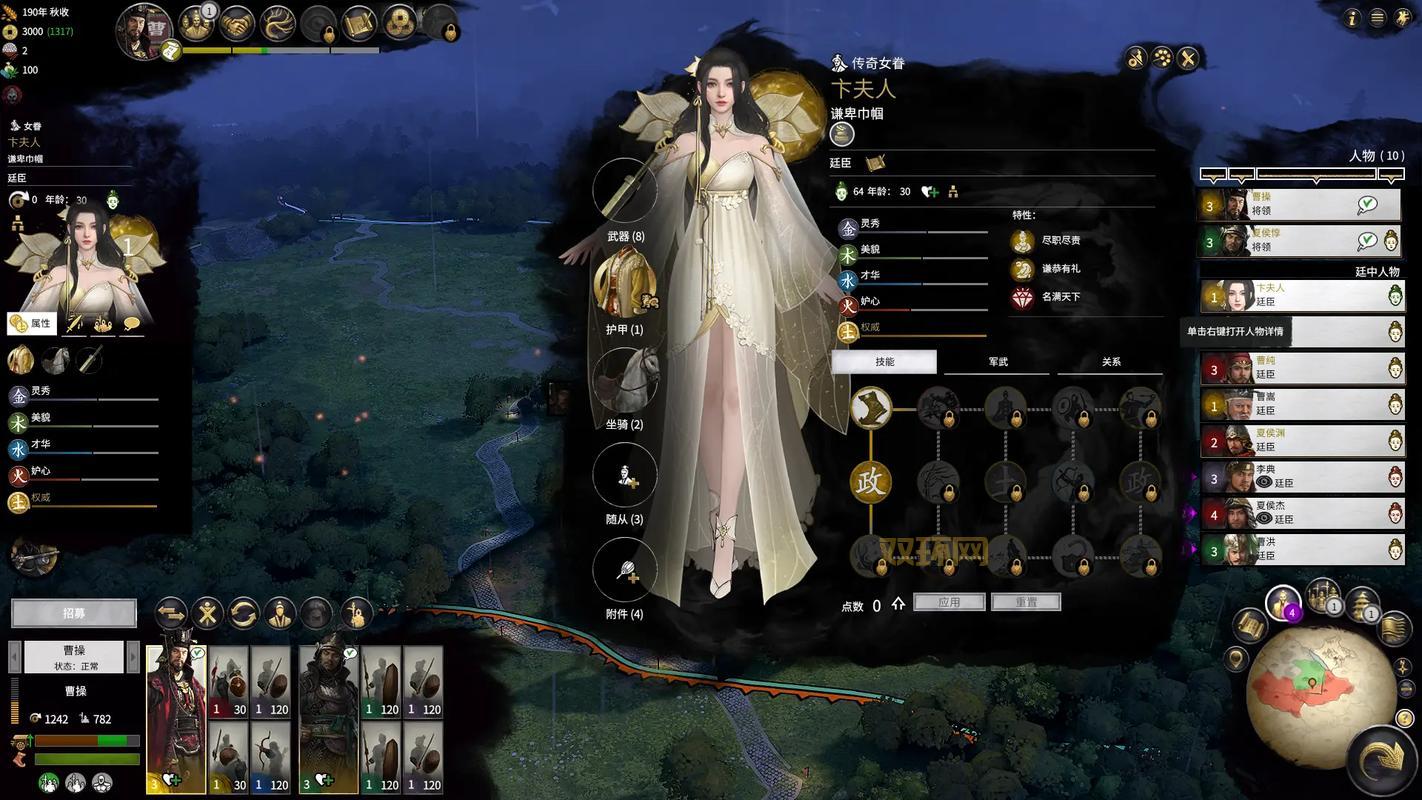
Task: Click the swap arrows army button
Action: [171, 613]
